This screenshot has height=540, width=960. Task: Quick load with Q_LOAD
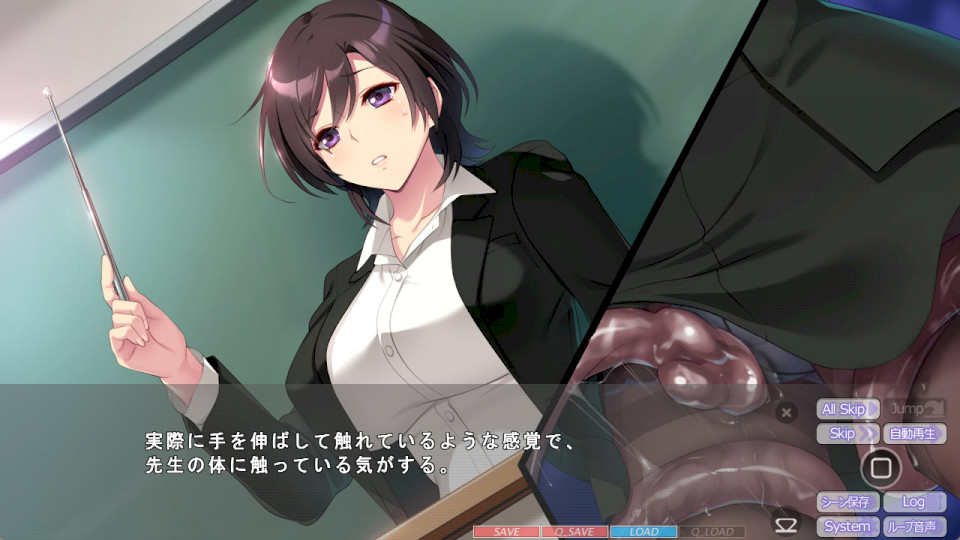point(711,532)
